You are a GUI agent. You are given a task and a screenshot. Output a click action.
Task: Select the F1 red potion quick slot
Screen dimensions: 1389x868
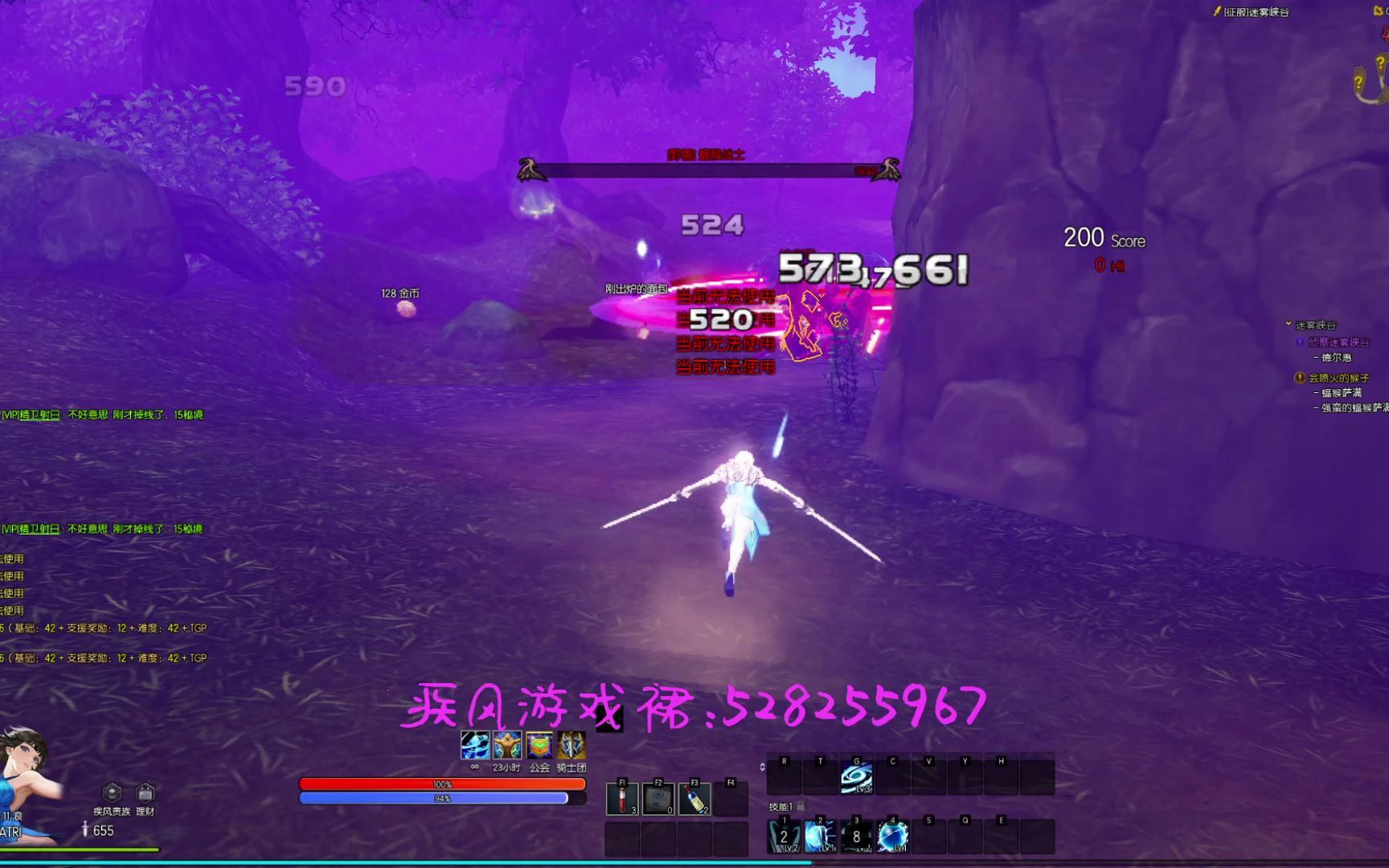point(623,800)
